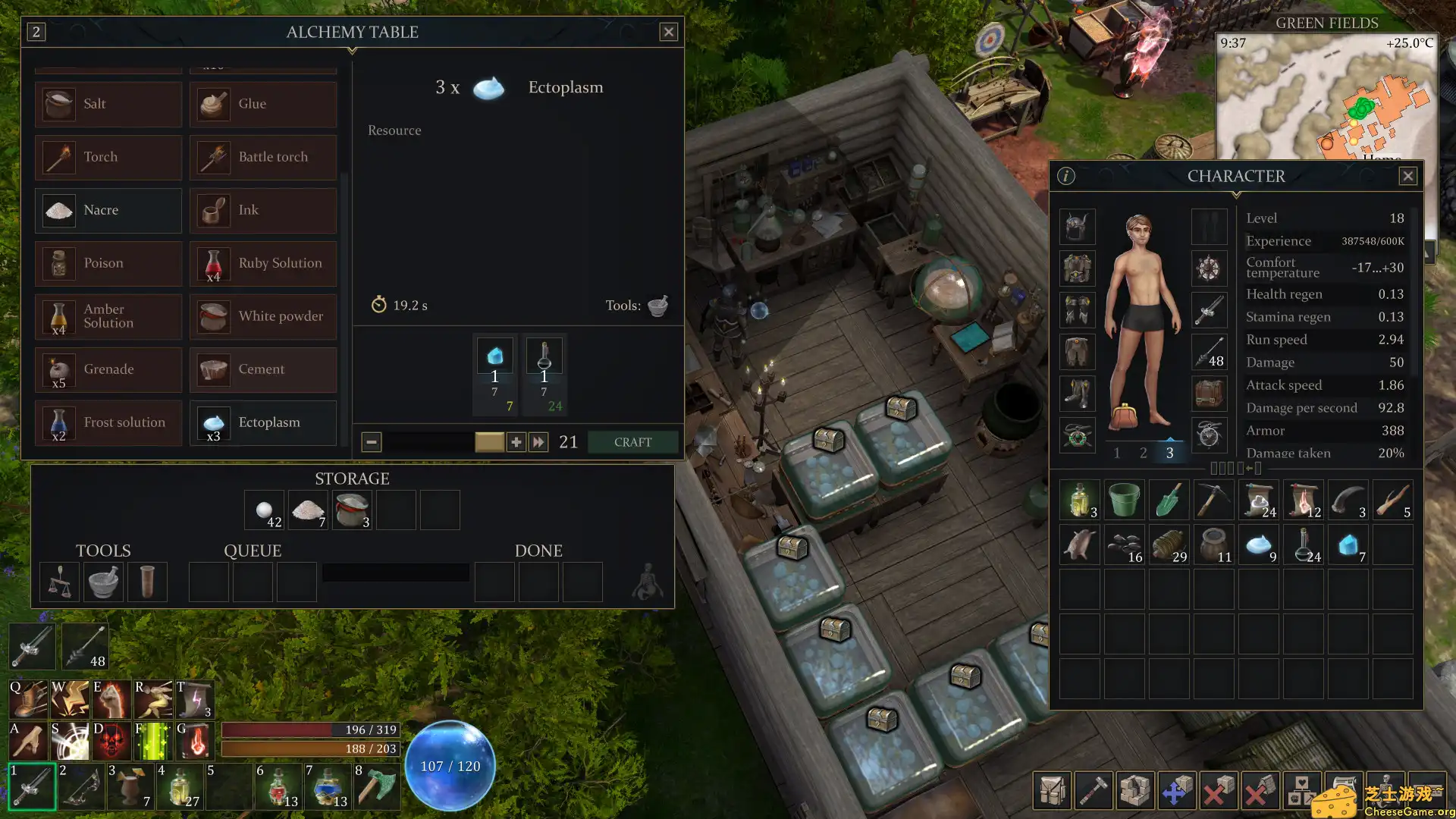Image resolution: width=1456 pixels, height=819 pixels.
Task: Select the Ruby Solution recipe
Action: 263,263
